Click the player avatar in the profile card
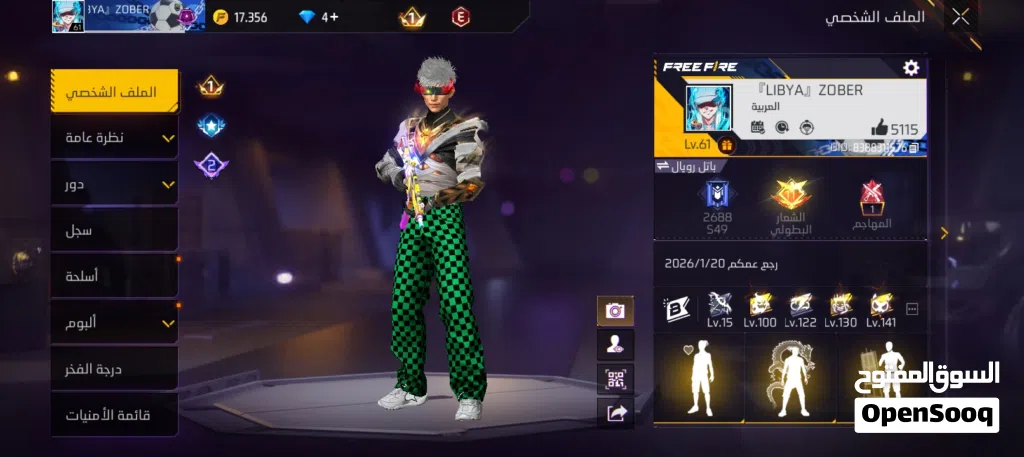 (x=708, y=108)
